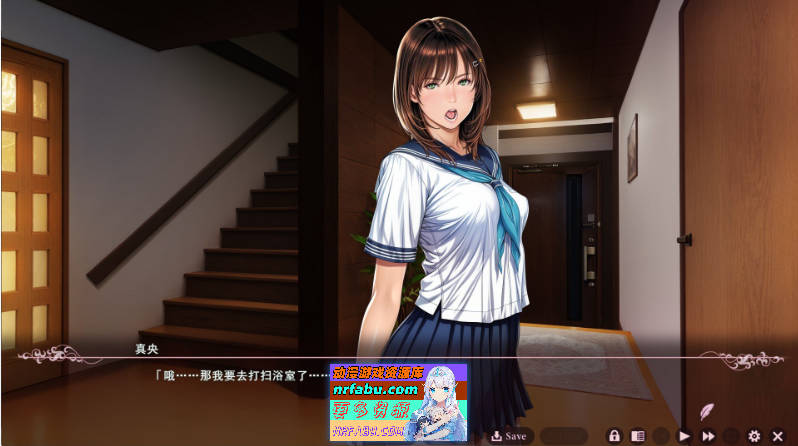Click the Save button
Image resolution: width=798 pixels, height=446 pixels.
coord(509,436)
